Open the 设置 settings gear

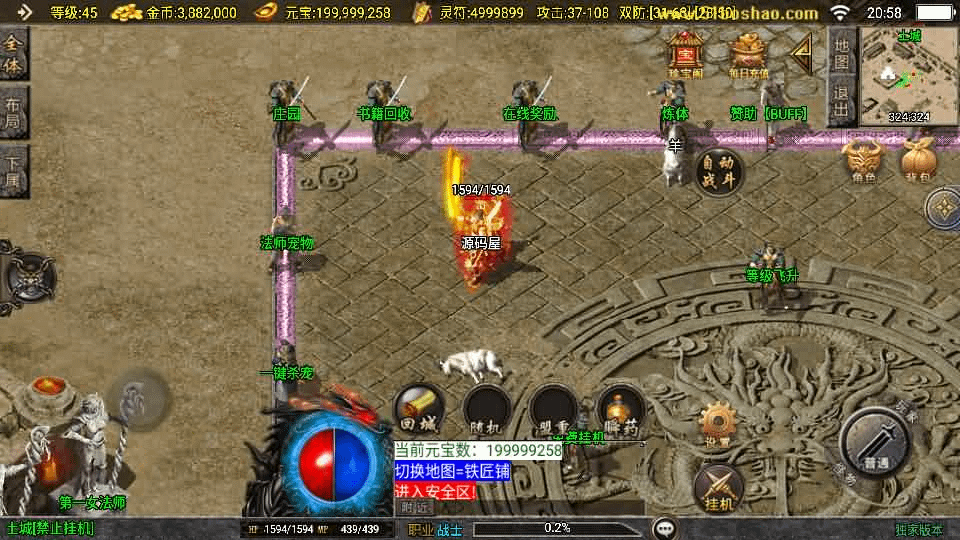717,424
